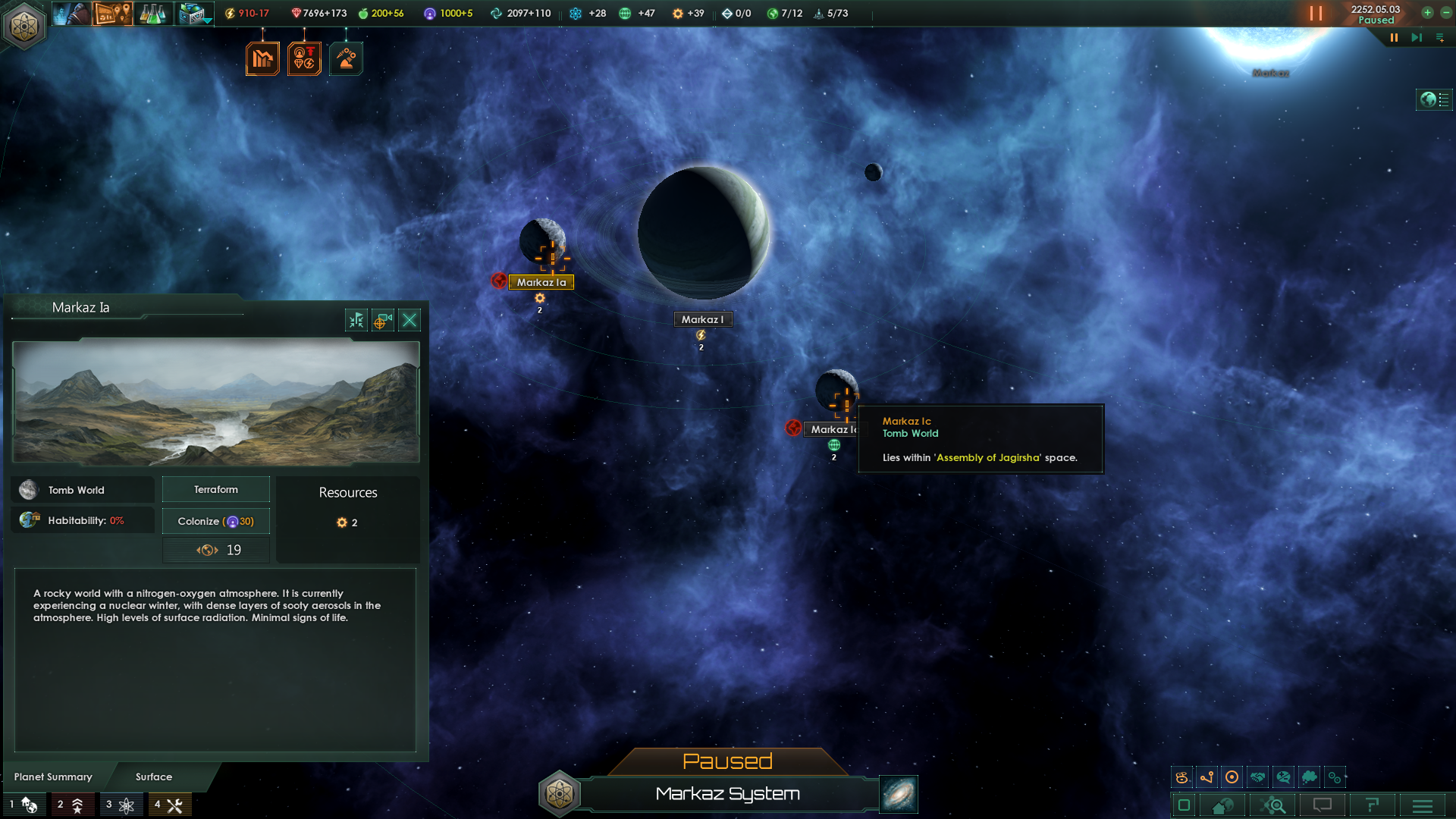Click the Terraform button for Markaz Ia

(216, 490)
